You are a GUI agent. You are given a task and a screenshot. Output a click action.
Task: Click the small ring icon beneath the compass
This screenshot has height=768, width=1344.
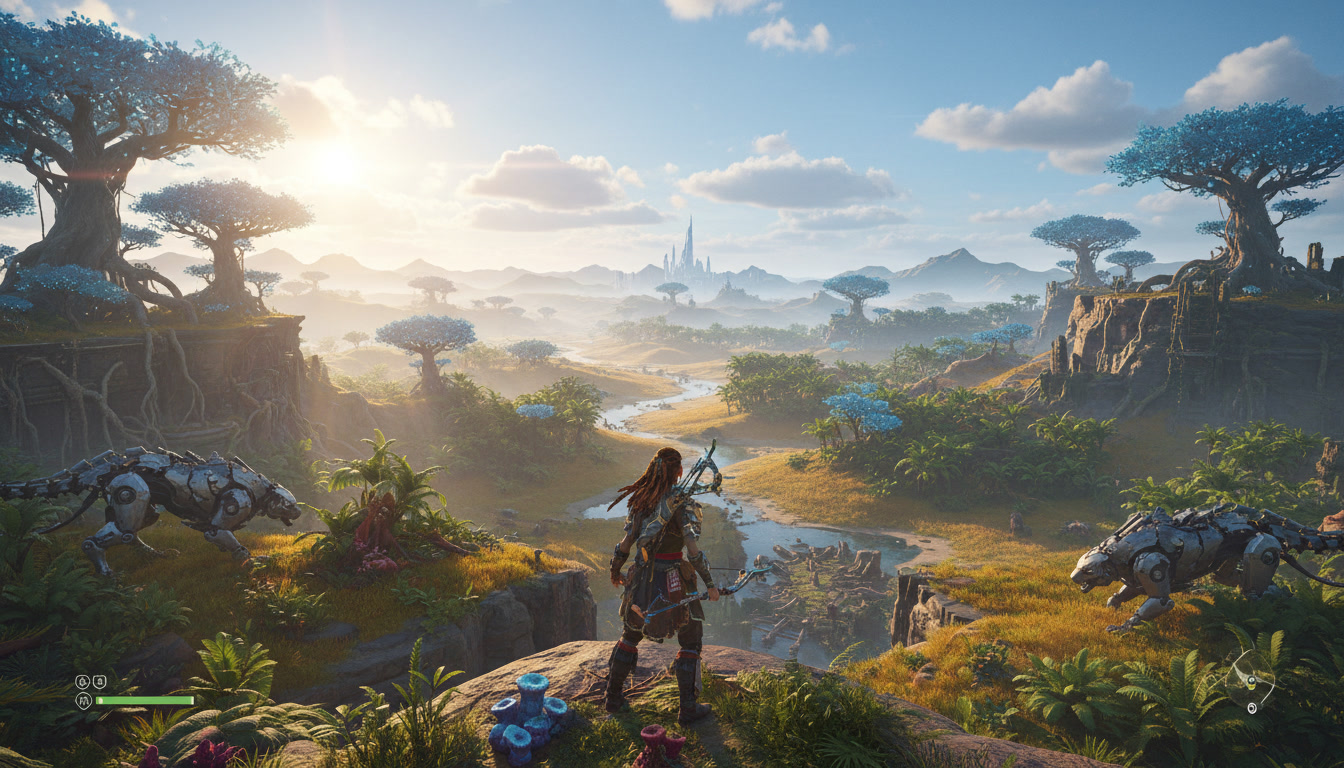tap(1251, 708)
